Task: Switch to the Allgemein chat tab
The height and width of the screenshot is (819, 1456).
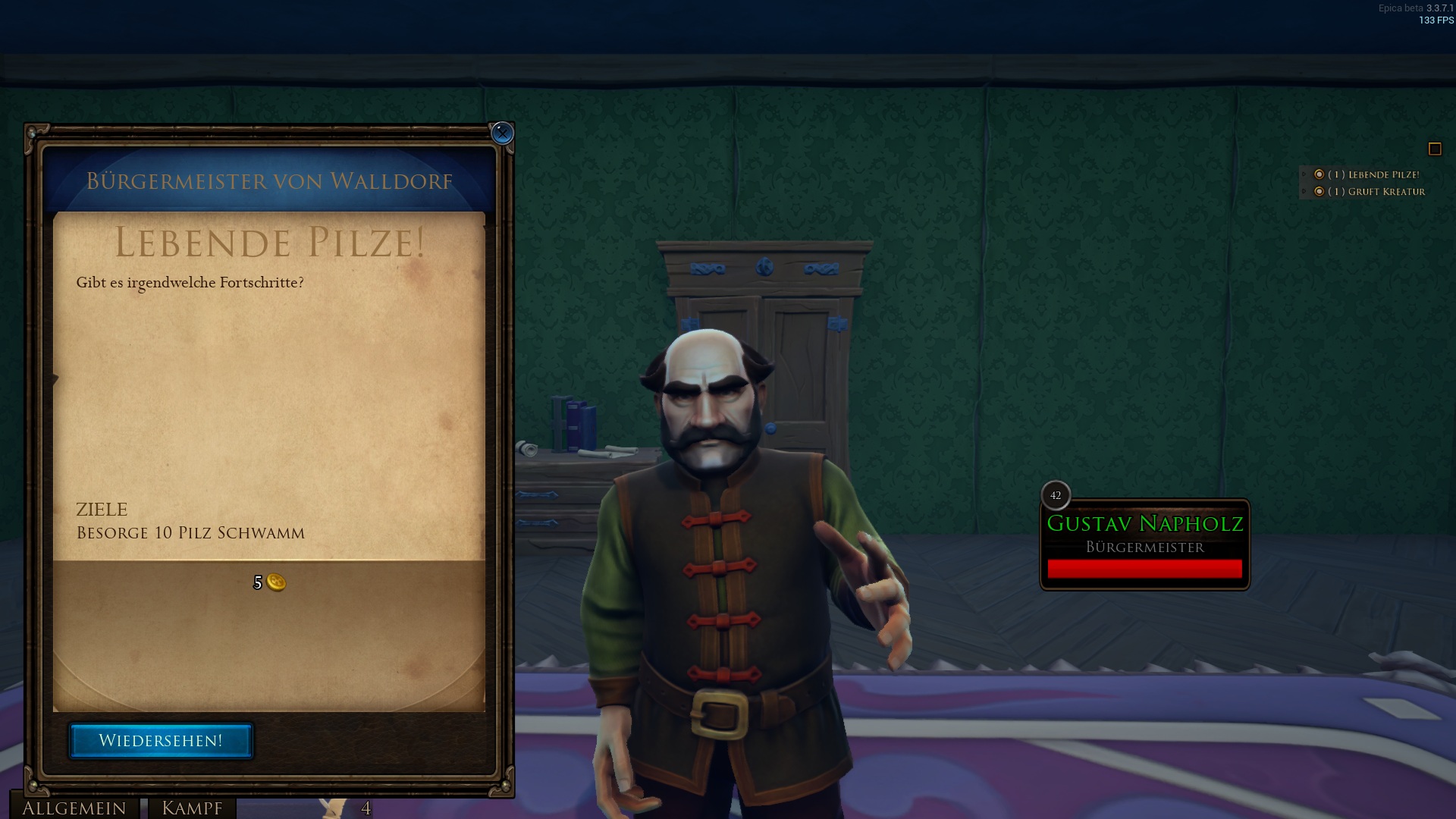Action: pyautogui.click(x=74, y=808)
